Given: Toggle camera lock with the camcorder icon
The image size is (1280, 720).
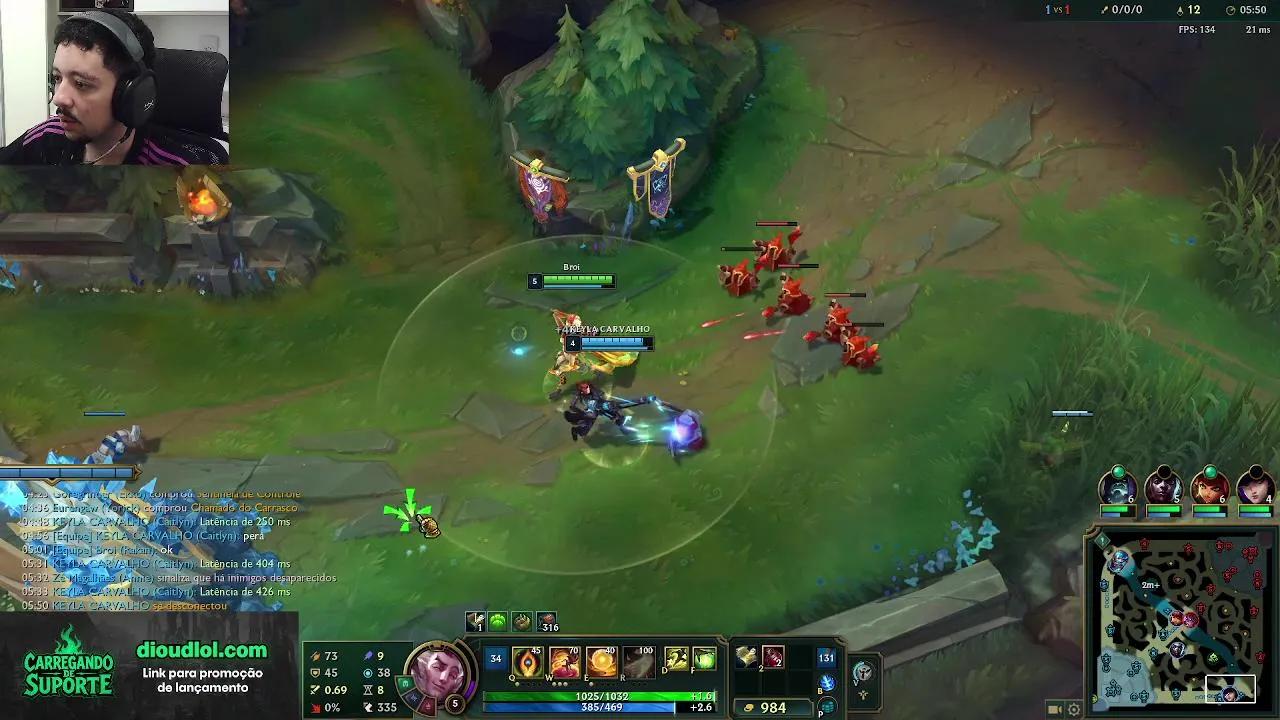Looking at the screenshot, I should pos(1054,709).
